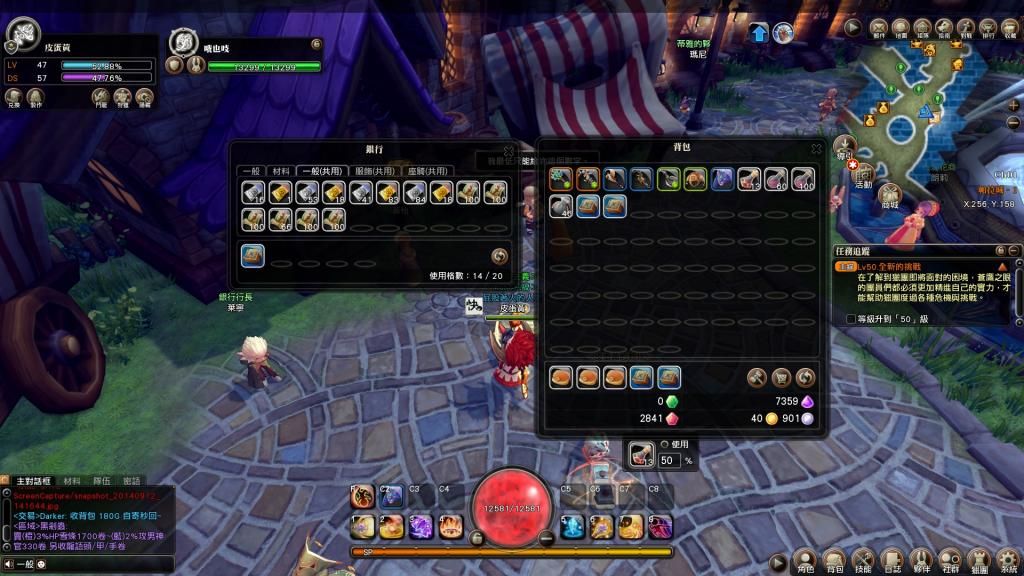
Task: Open the 郵件 mail icon
Action: pos(879,27)
